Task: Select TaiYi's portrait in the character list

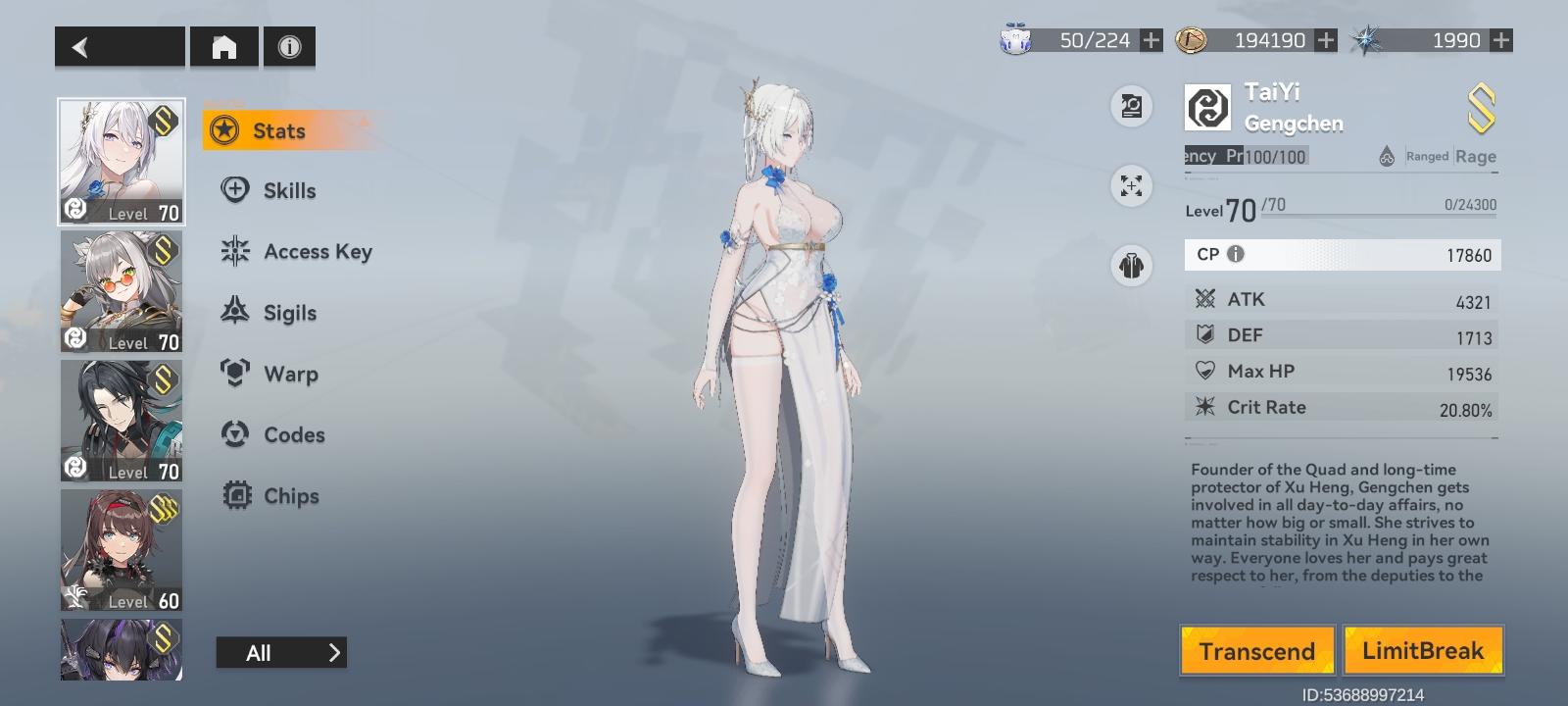Action: 121,160
